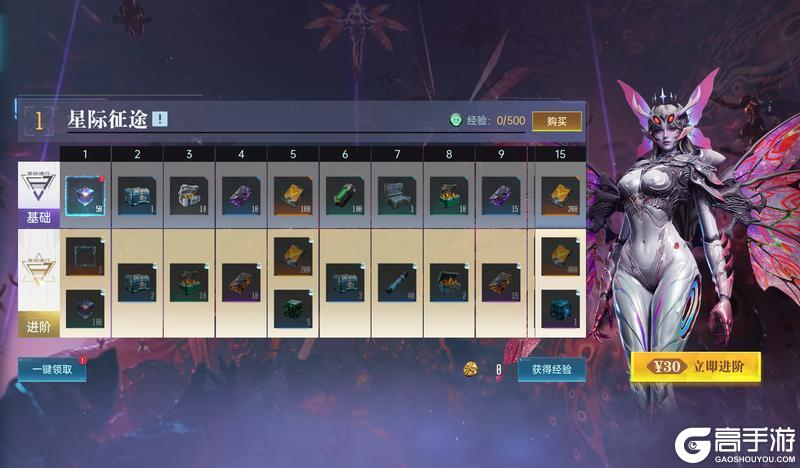Viewport: 800px width, 468px height.
Task: Open the info icon beside 星际征途
Action: 160,120
